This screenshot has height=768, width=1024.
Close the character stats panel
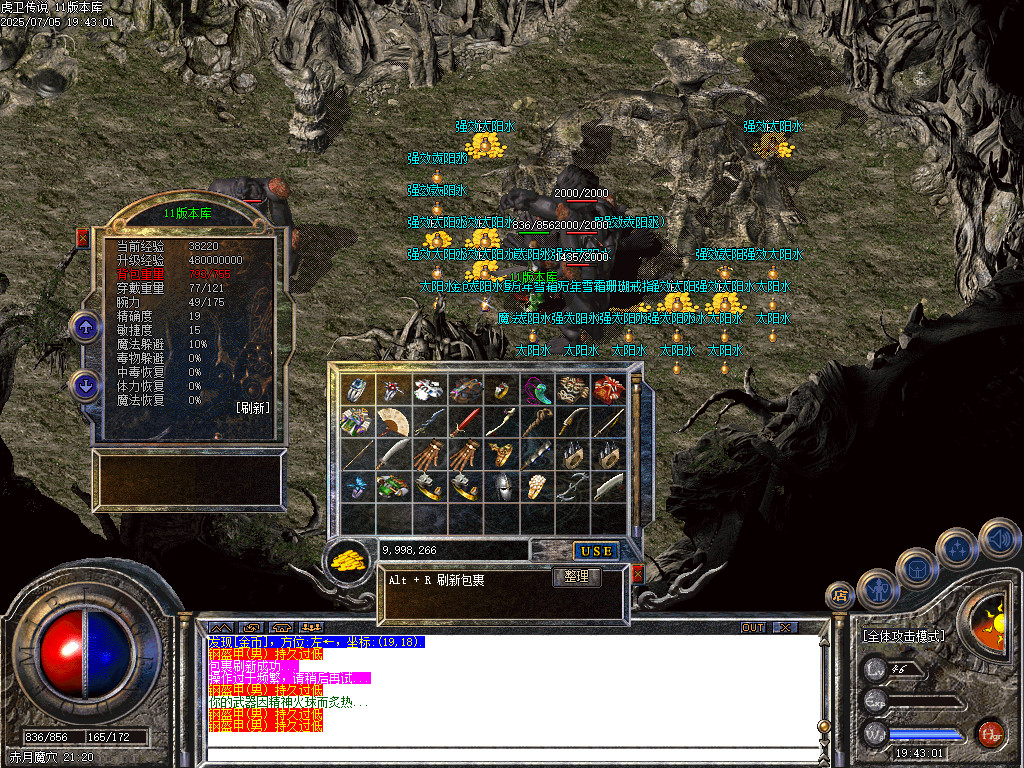coord(83,238)
